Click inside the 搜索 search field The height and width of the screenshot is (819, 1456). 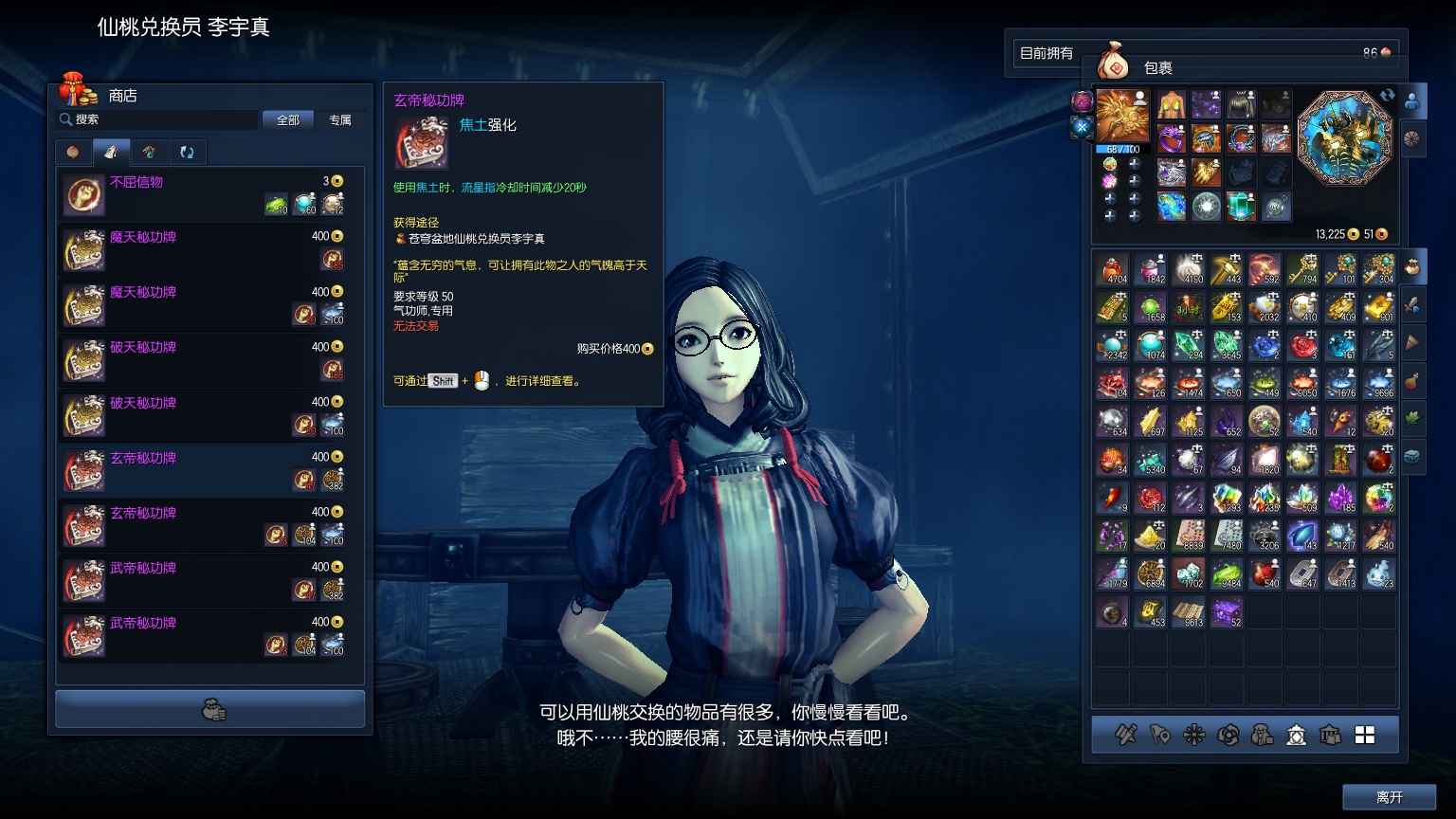[156, 119]
